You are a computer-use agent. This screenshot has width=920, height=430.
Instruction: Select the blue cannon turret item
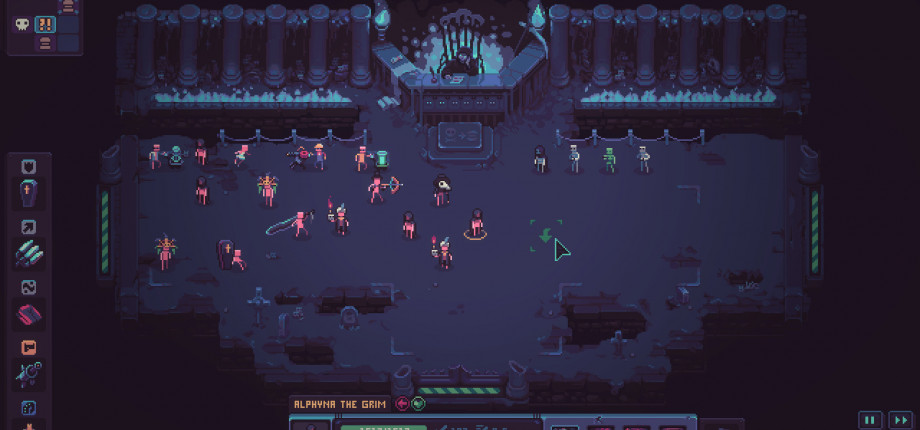tap(28, 375)
